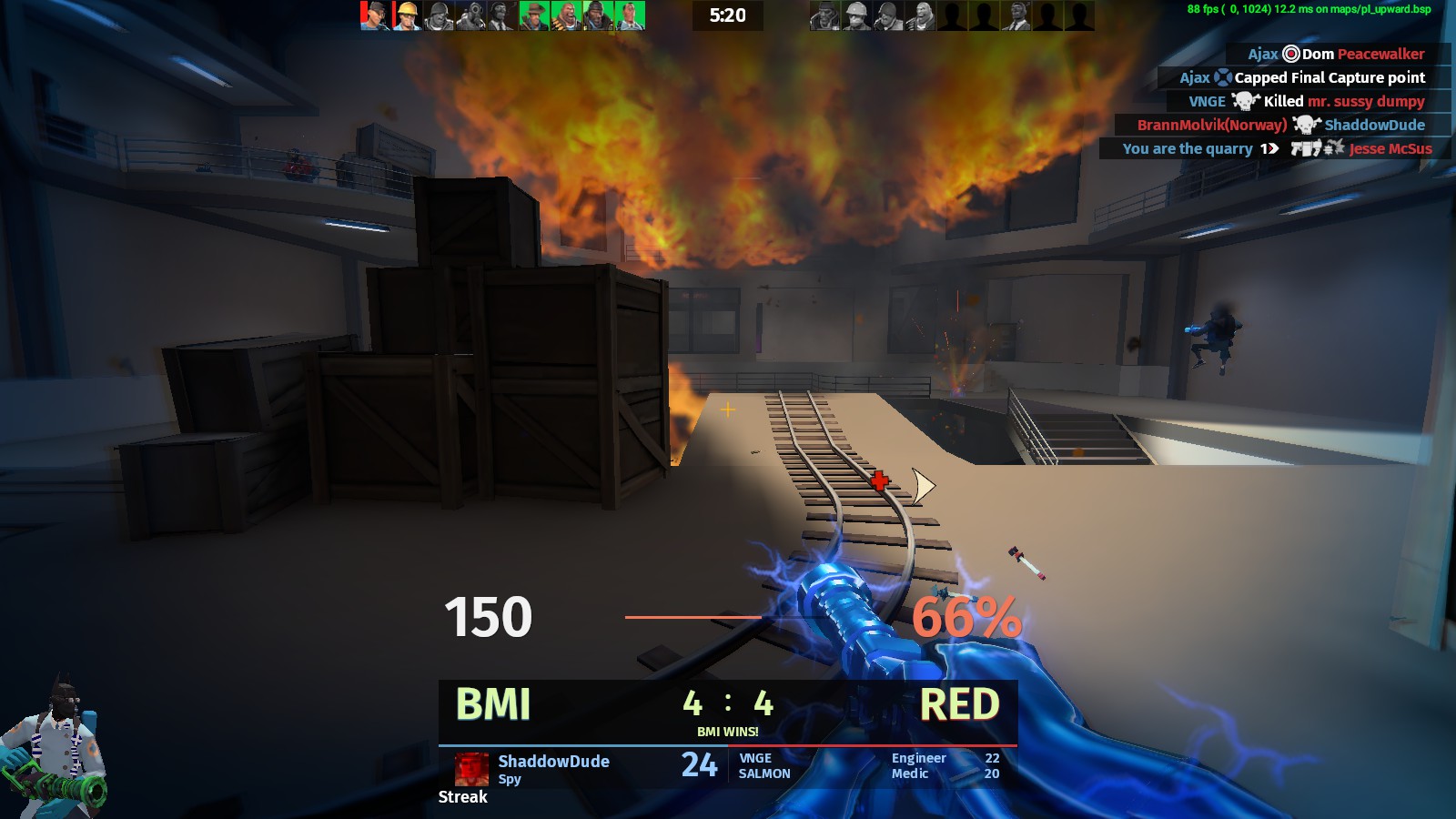
Task: Click ShaddowDude's red avatar thumbnail
Action: [471, 769]
